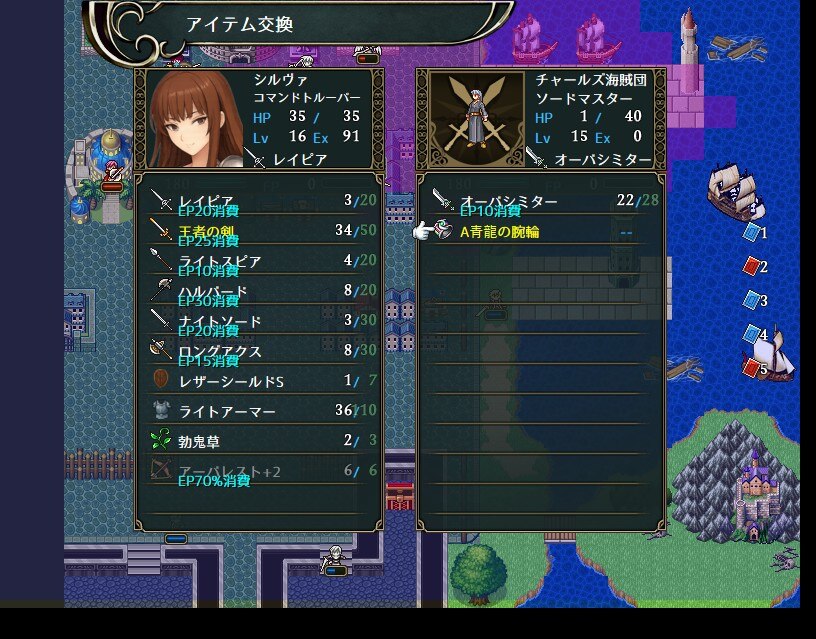Select オーバシミター in the swordmaster's list
The width and height of the screenshot is (816, 639).
pyautogui.click(x=540, y=202)
